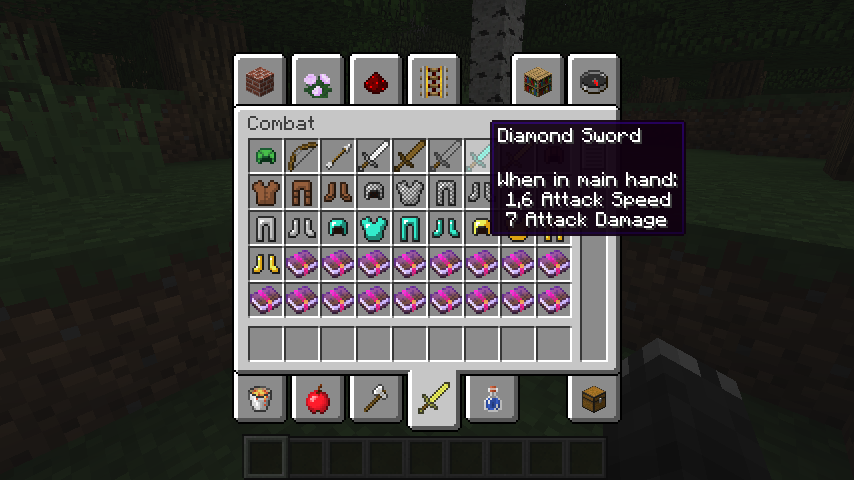Image resolution: width=854 pixels, height=480 pixels.
Task: Select the leather tunic
Action: tap(266, 192)
